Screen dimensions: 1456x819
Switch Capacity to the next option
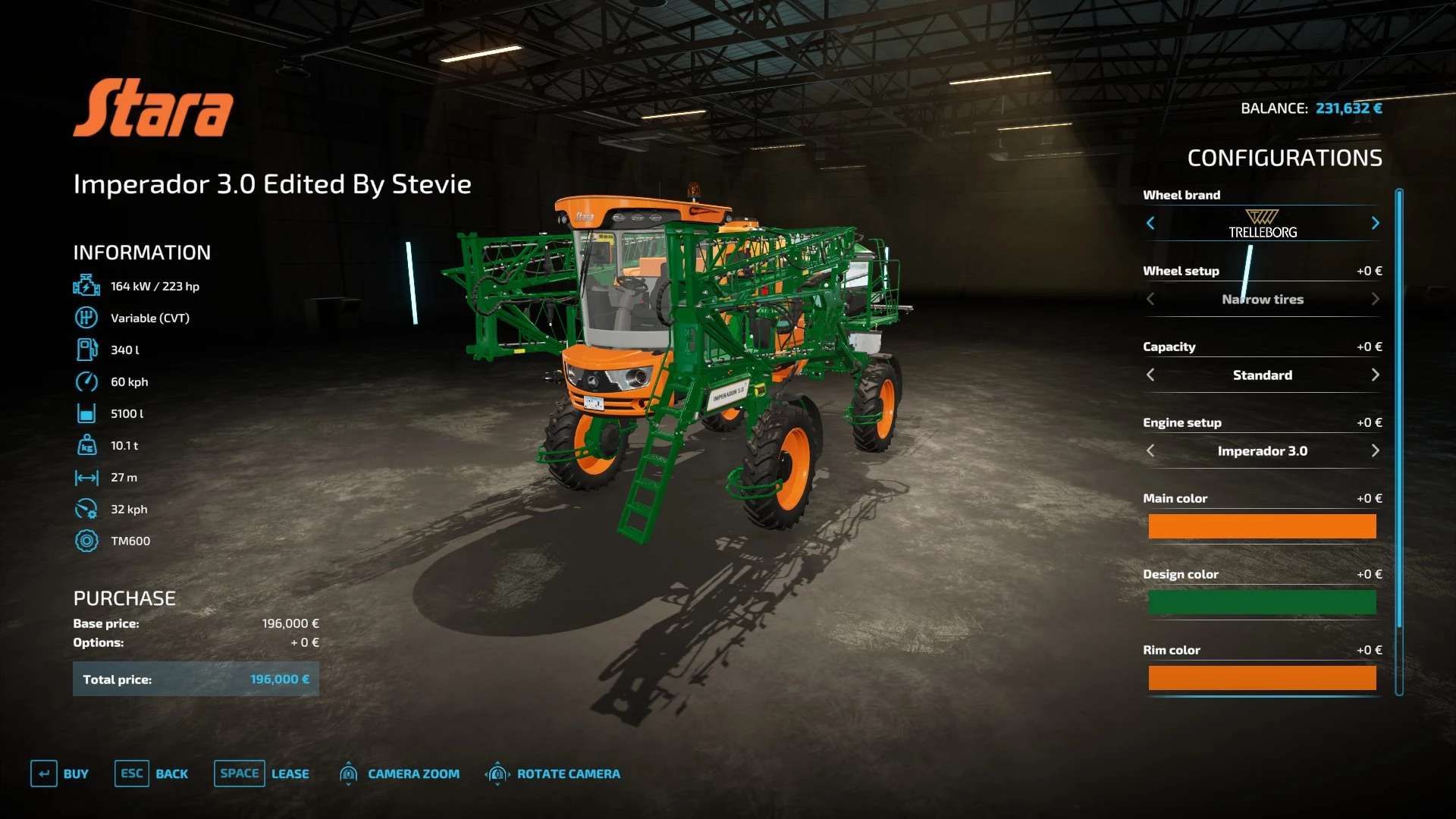(x=1375, y=375)
